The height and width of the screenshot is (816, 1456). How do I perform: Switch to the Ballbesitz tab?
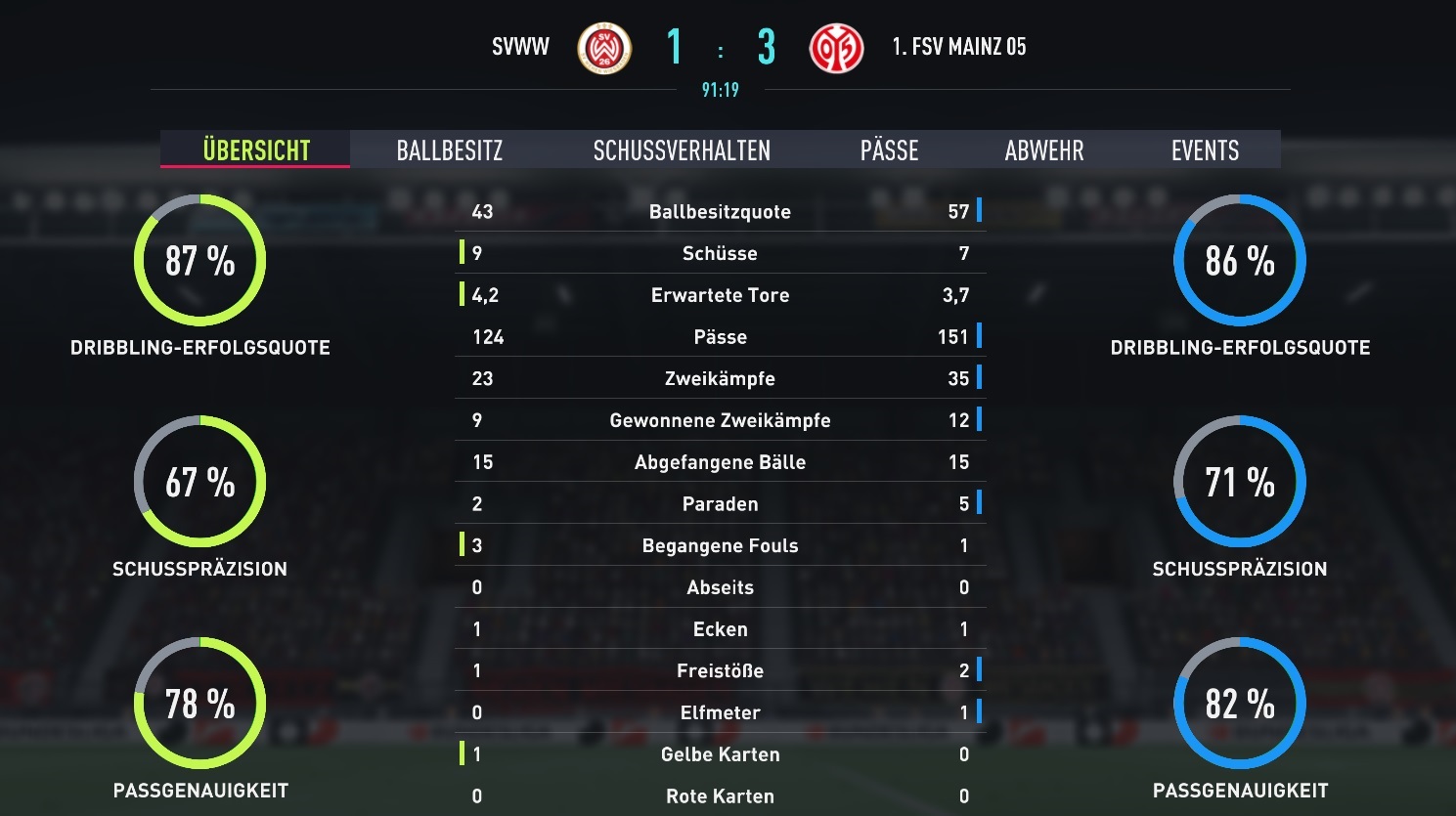tap(450, 150)
